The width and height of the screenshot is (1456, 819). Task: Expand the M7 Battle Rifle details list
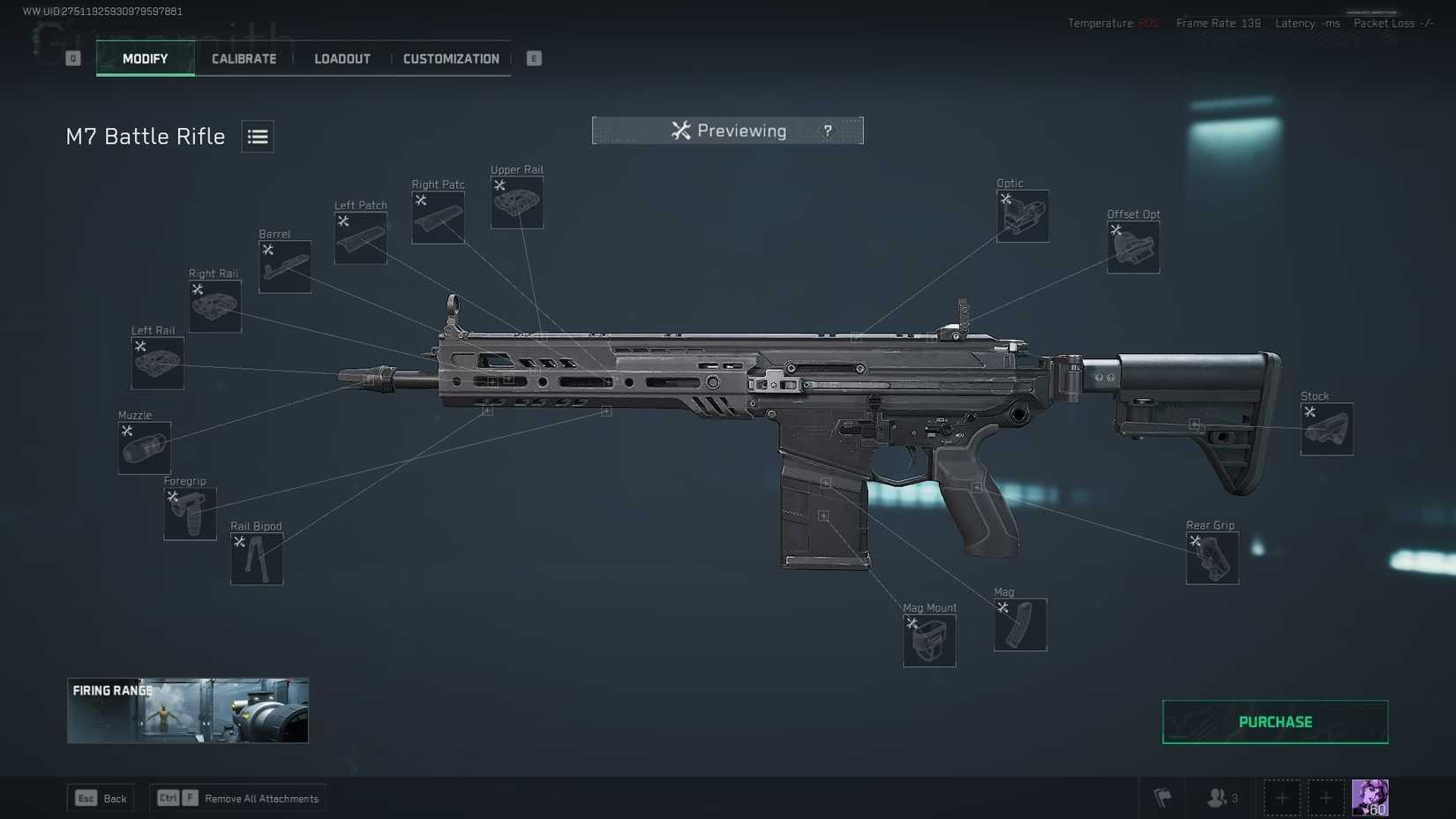coord(257,136)
